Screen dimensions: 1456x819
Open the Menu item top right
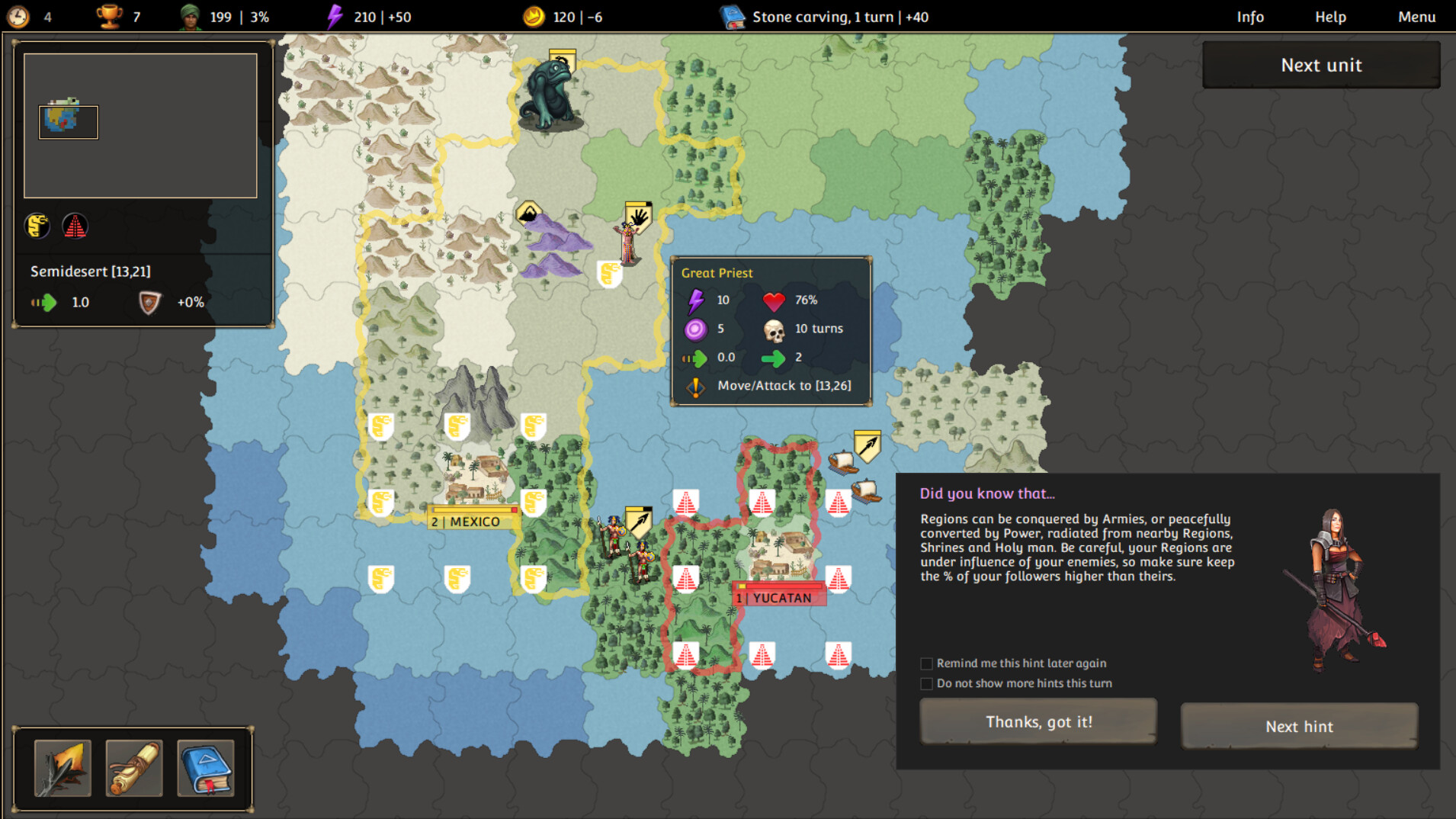point(1416,16)
